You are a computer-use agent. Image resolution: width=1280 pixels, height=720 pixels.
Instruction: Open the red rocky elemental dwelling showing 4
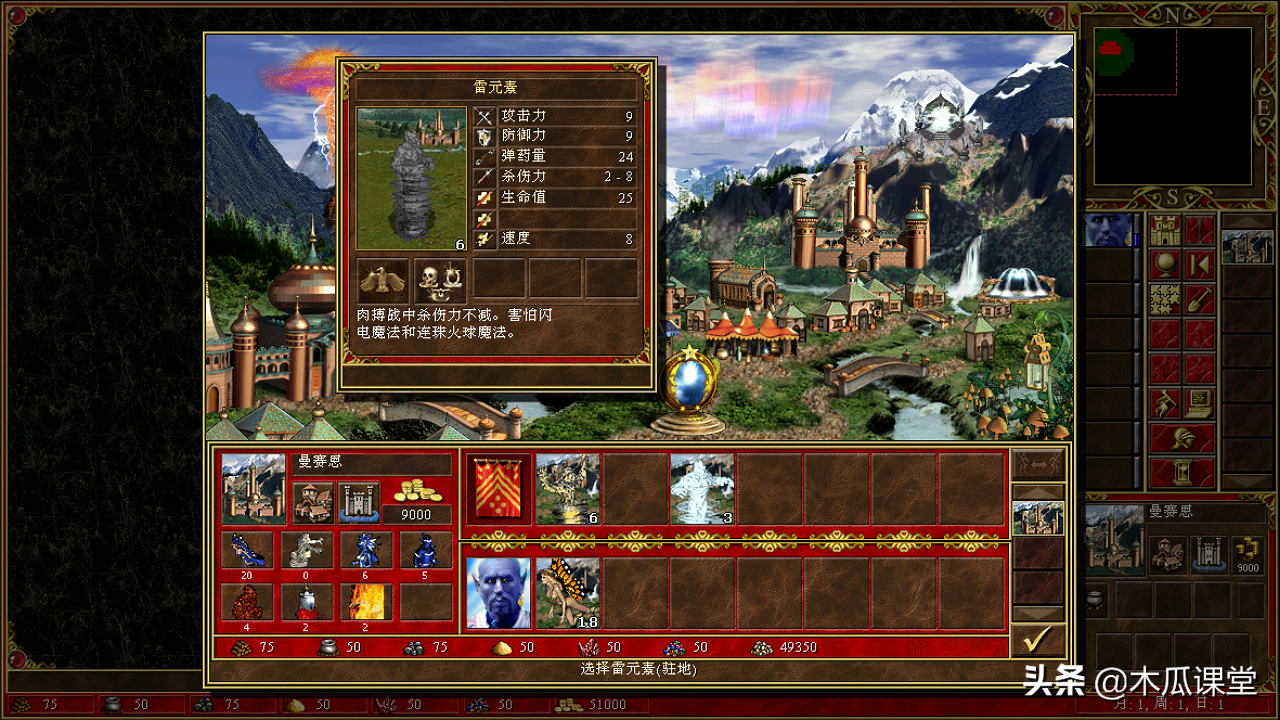(246, 603)
